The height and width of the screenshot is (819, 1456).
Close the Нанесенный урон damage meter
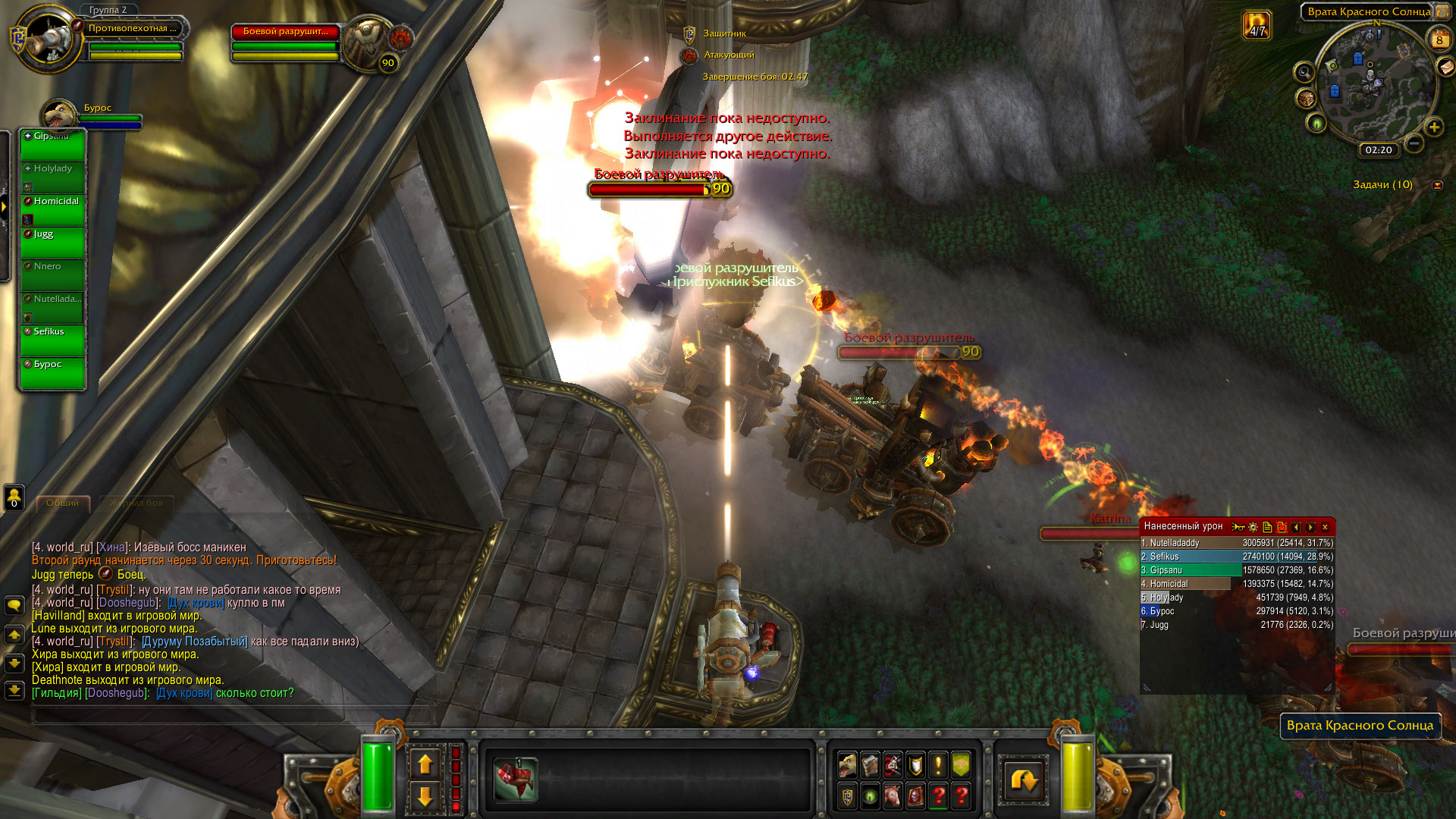coord(1325,527)
